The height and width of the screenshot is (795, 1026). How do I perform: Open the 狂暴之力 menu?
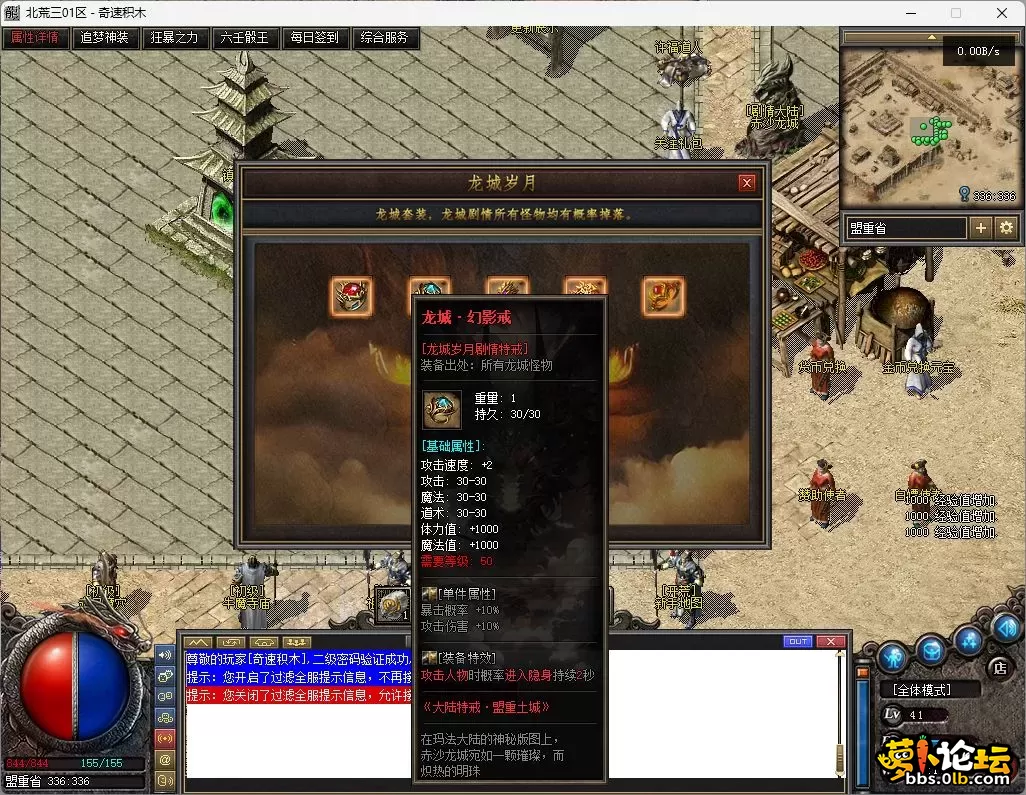(x=175, y=38)
